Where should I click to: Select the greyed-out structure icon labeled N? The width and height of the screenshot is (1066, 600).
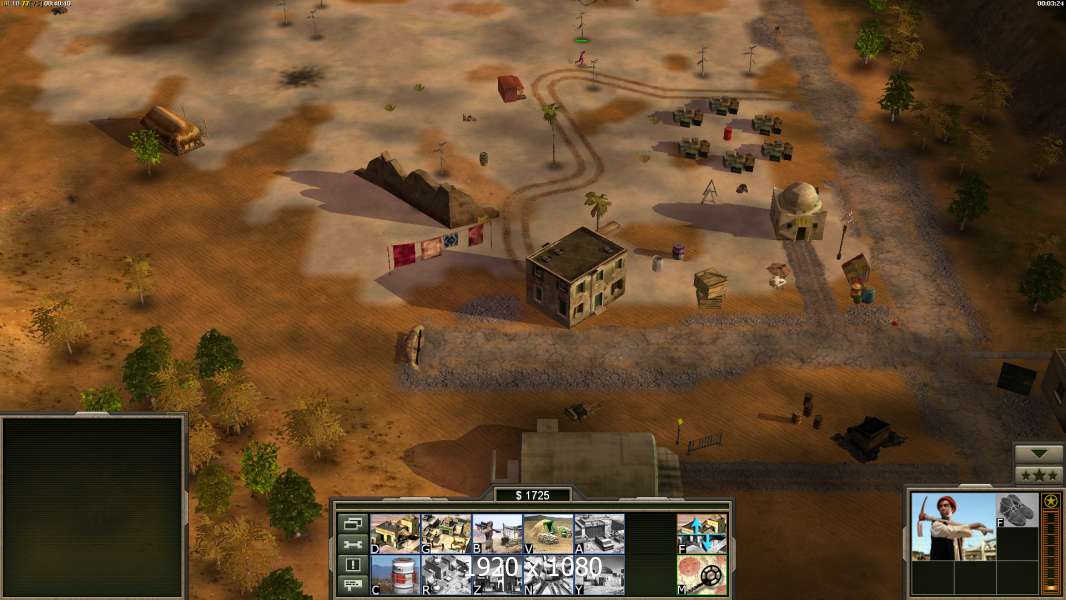click(548, 574)
